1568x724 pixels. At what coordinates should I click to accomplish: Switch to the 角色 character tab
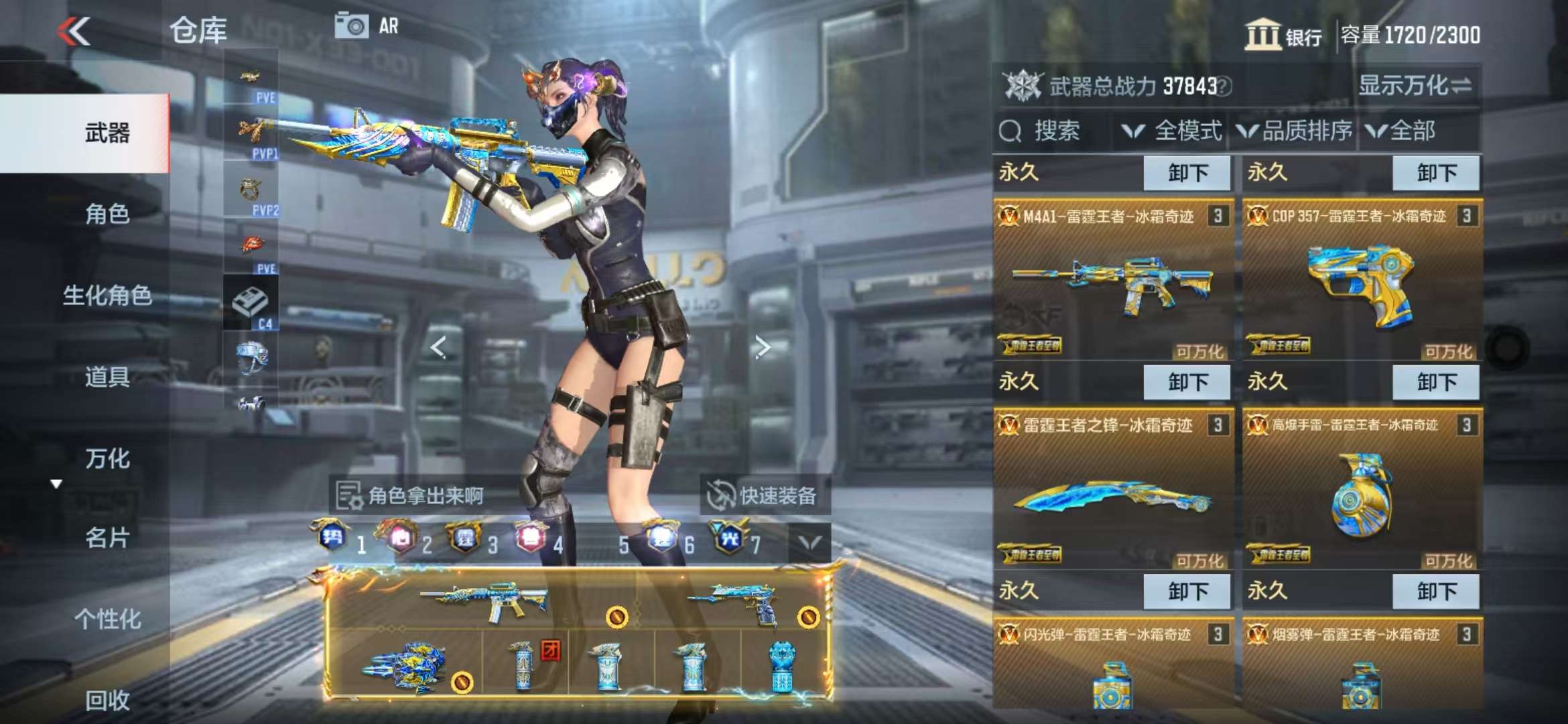(x=107, y=215)
